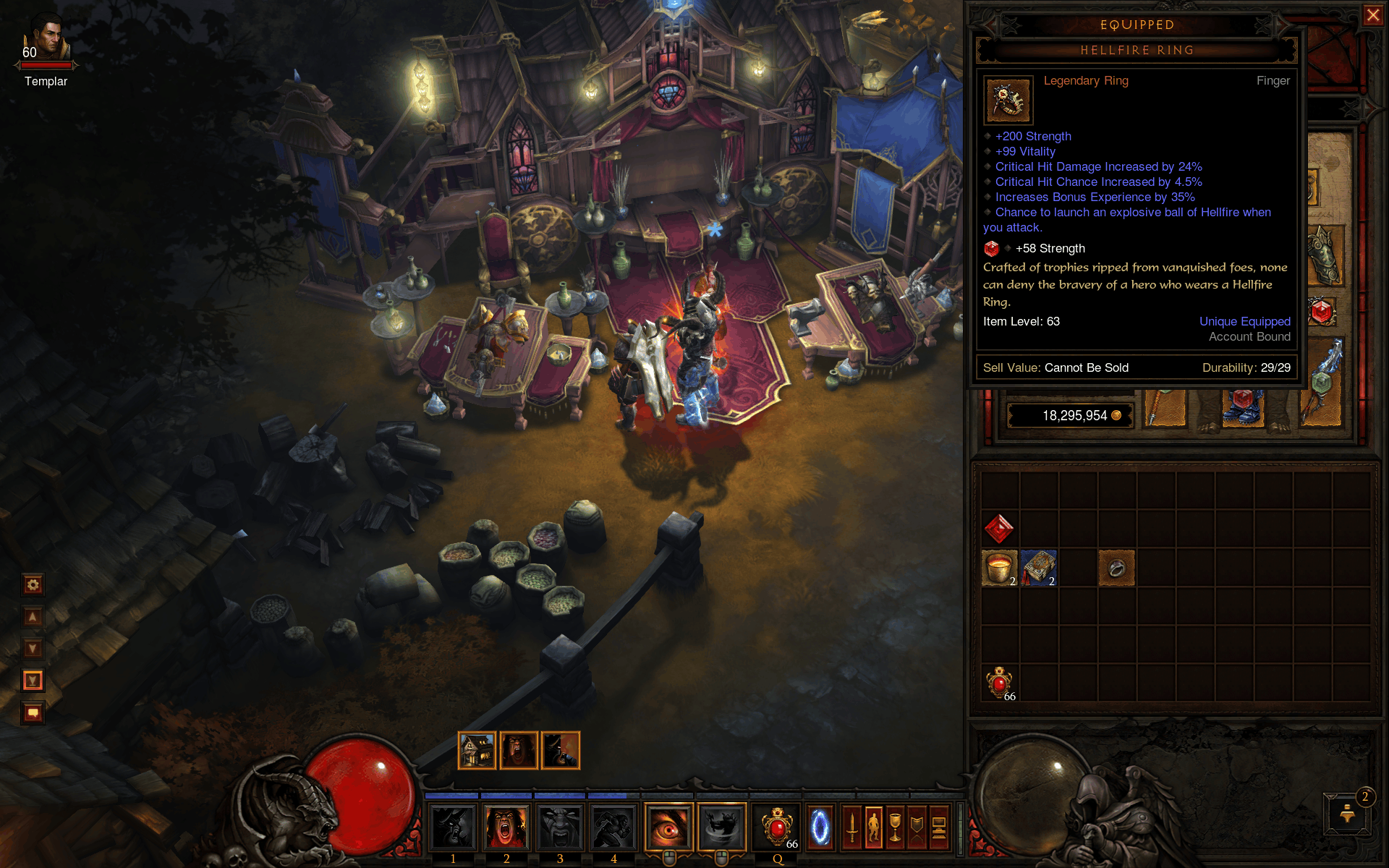Image resolution: width=1389 pixels, height=868 pixels.
Task: Select the red ruby gem in inventory
Action: click(x=999, y=529)
